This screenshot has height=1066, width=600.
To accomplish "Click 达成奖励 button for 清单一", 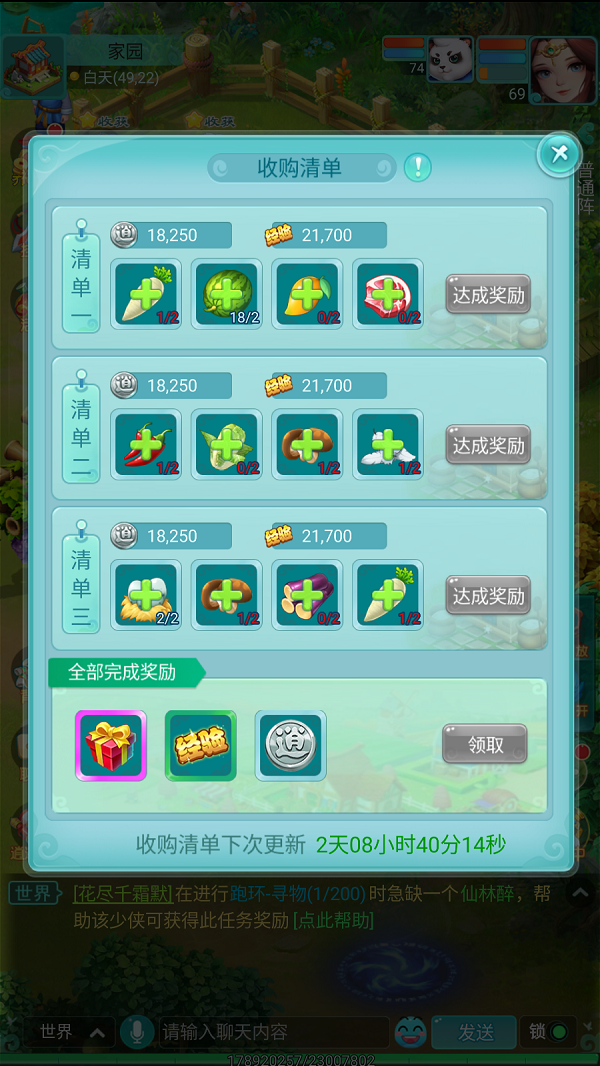I will coord(488,295).
